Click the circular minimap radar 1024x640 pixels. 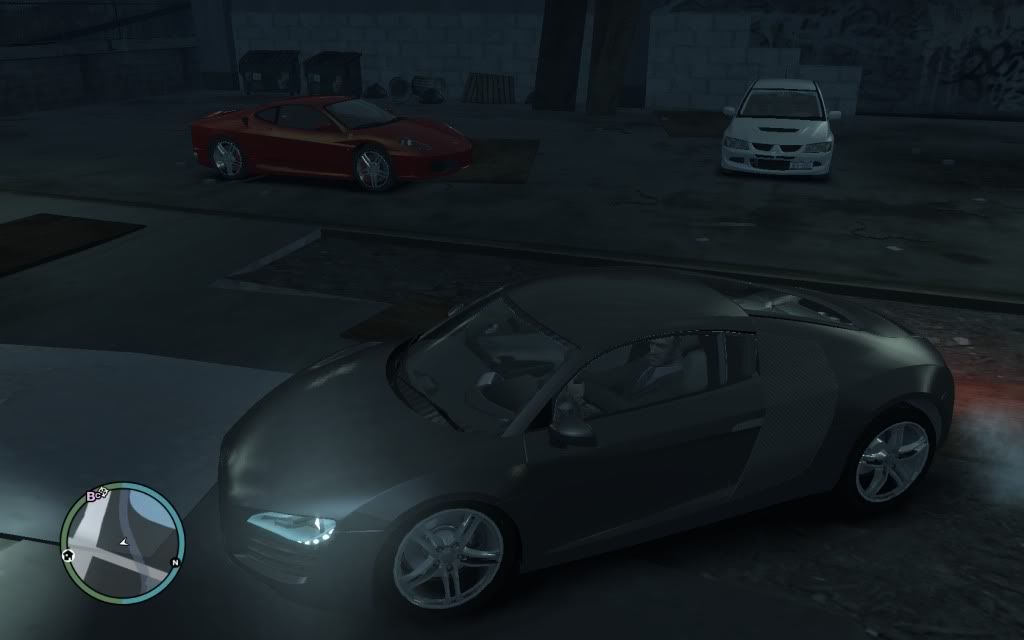click(123, 542)
